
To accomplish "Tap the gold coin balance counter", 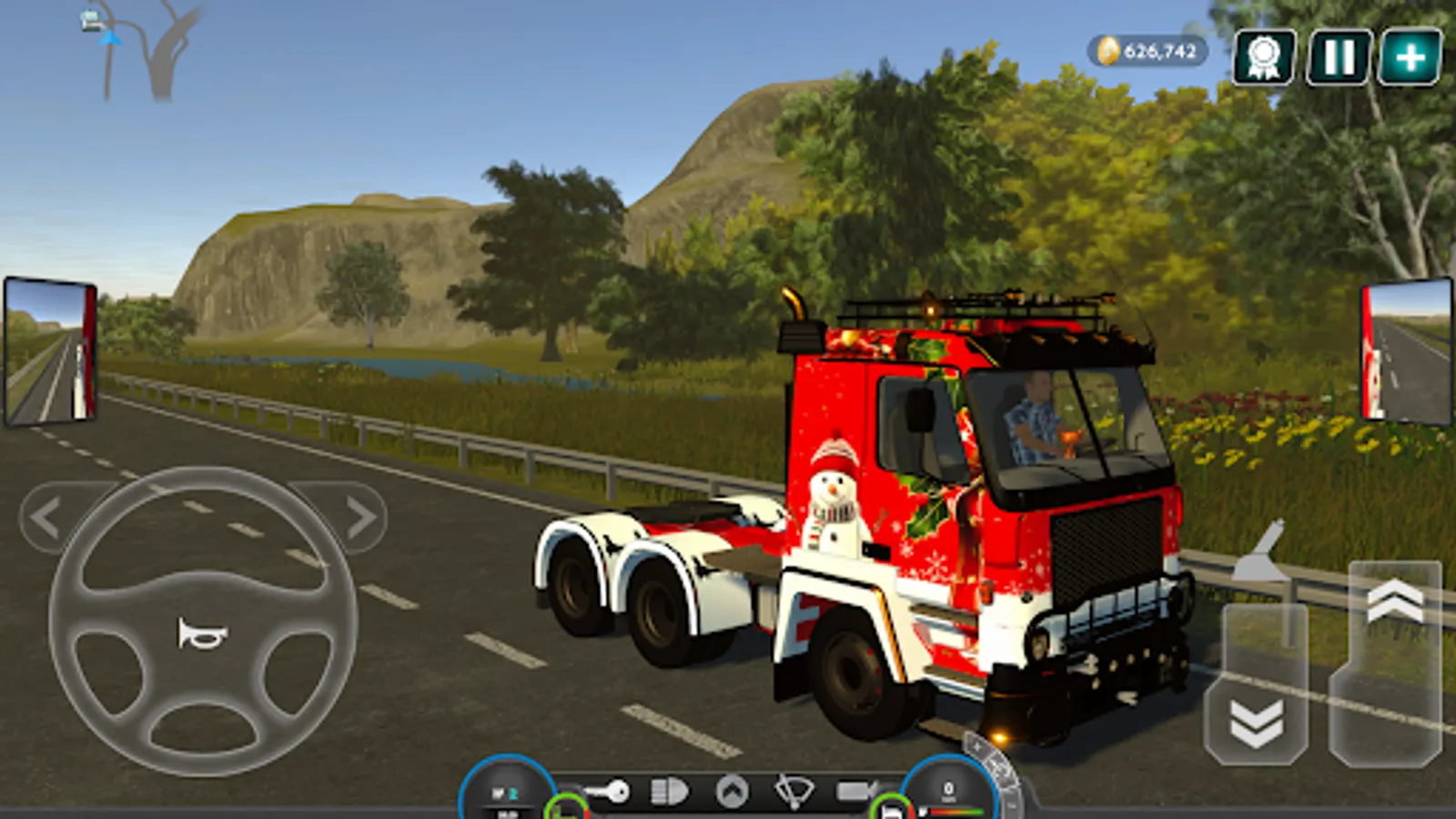I will tap(1148, 52).
